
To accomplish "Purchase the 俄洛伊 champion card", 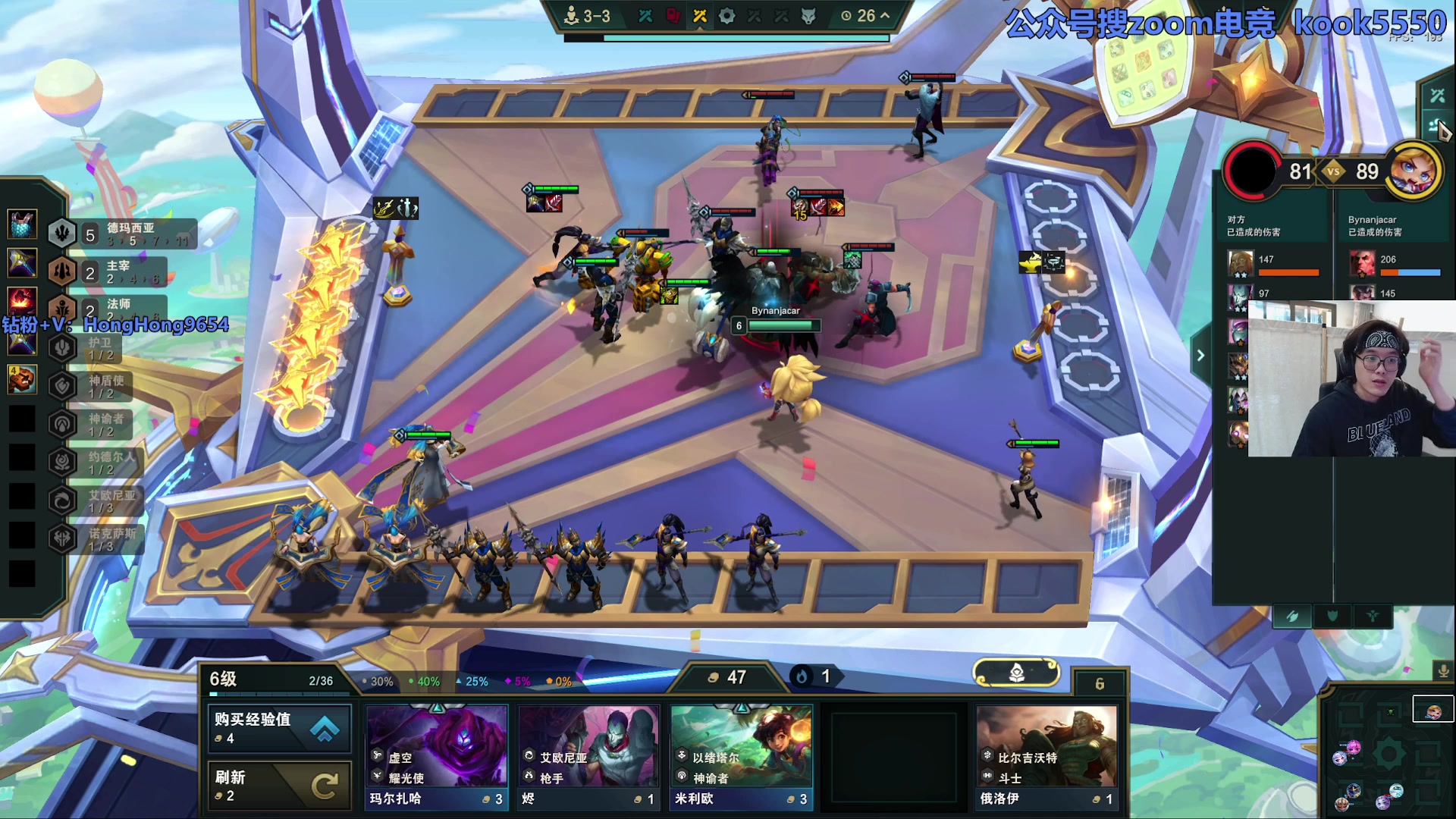I will pos(1046,756).
